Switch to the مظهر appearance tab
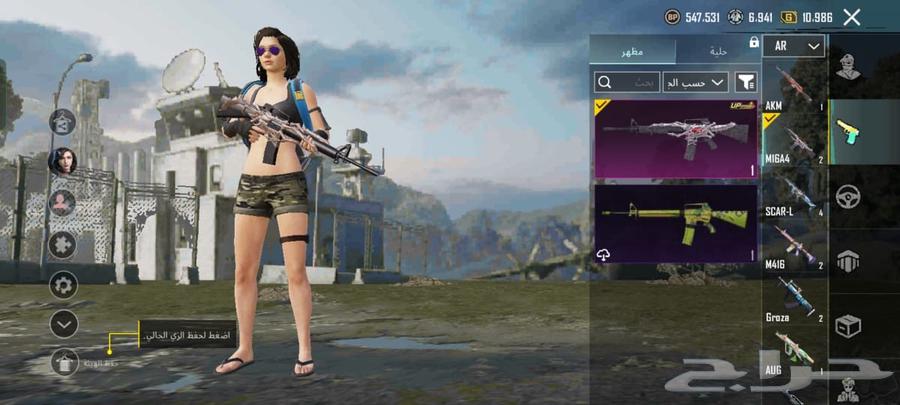900x405 pixels. (633, 51)
